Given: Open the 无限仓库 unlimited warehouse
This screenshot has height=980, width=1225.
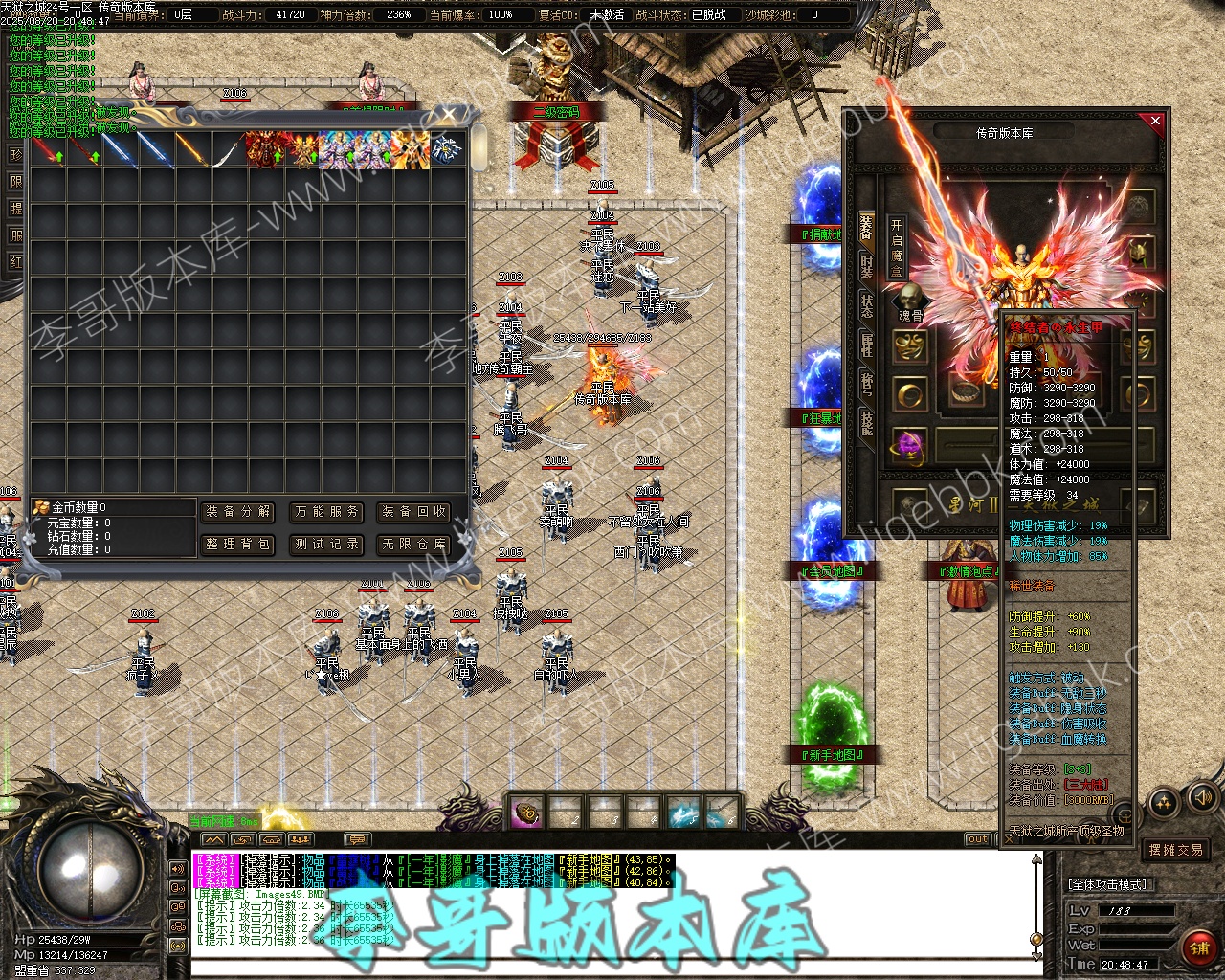Looking at the screenshot, I should 414,545.
